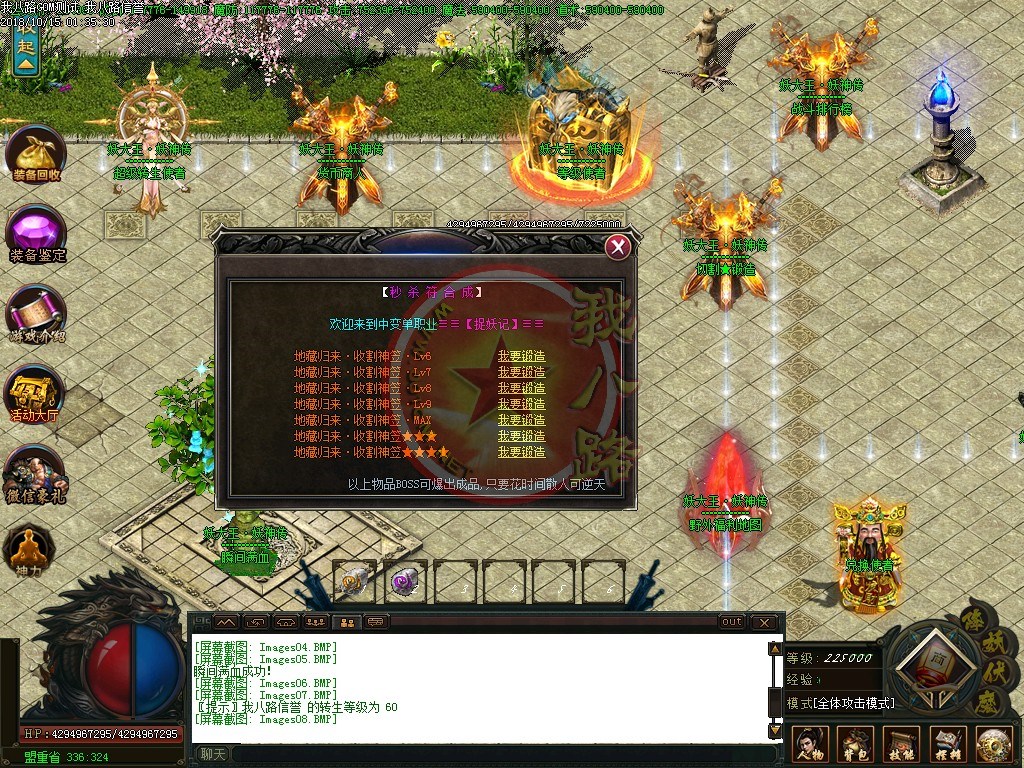Open the 技能 skills panel

tap(901, 745)
